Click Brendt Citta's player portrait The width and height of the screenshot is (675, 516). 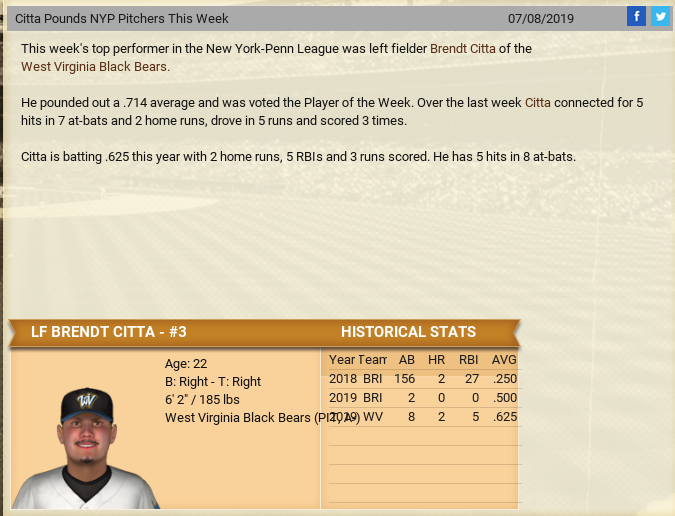[85, 447]
